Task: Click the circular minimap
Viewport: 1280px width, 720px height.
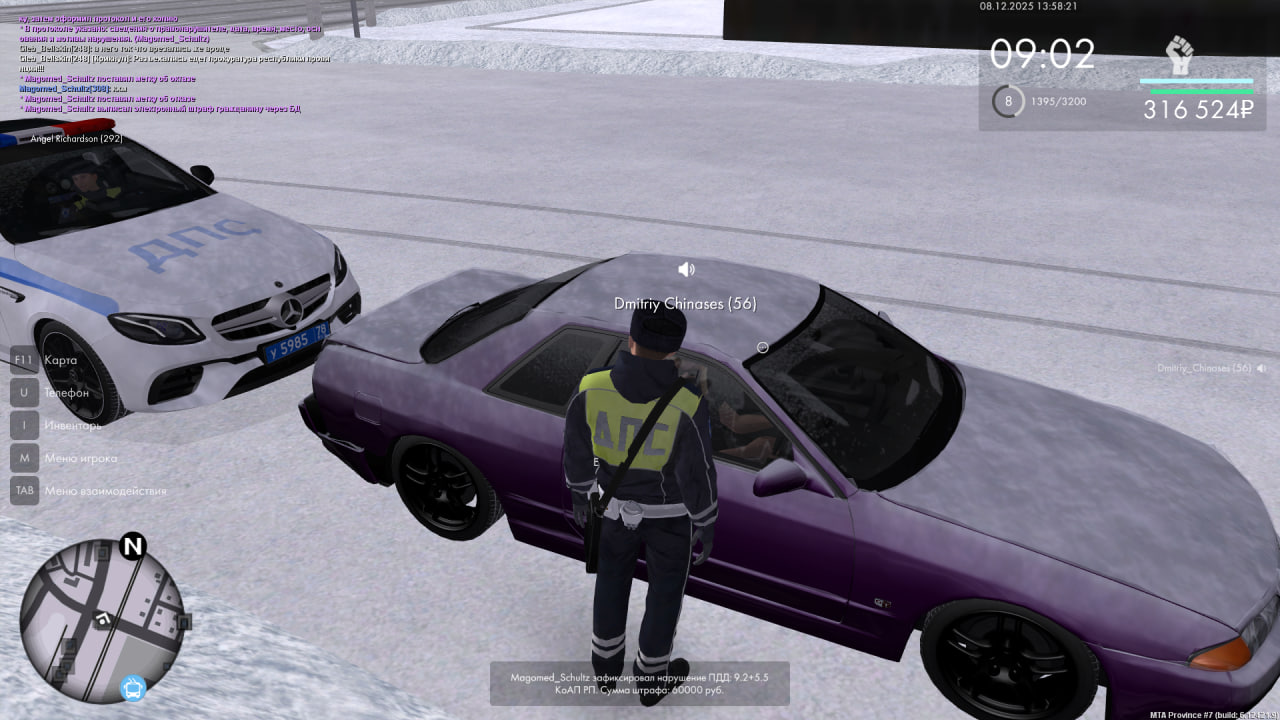Action: point(101,620)
